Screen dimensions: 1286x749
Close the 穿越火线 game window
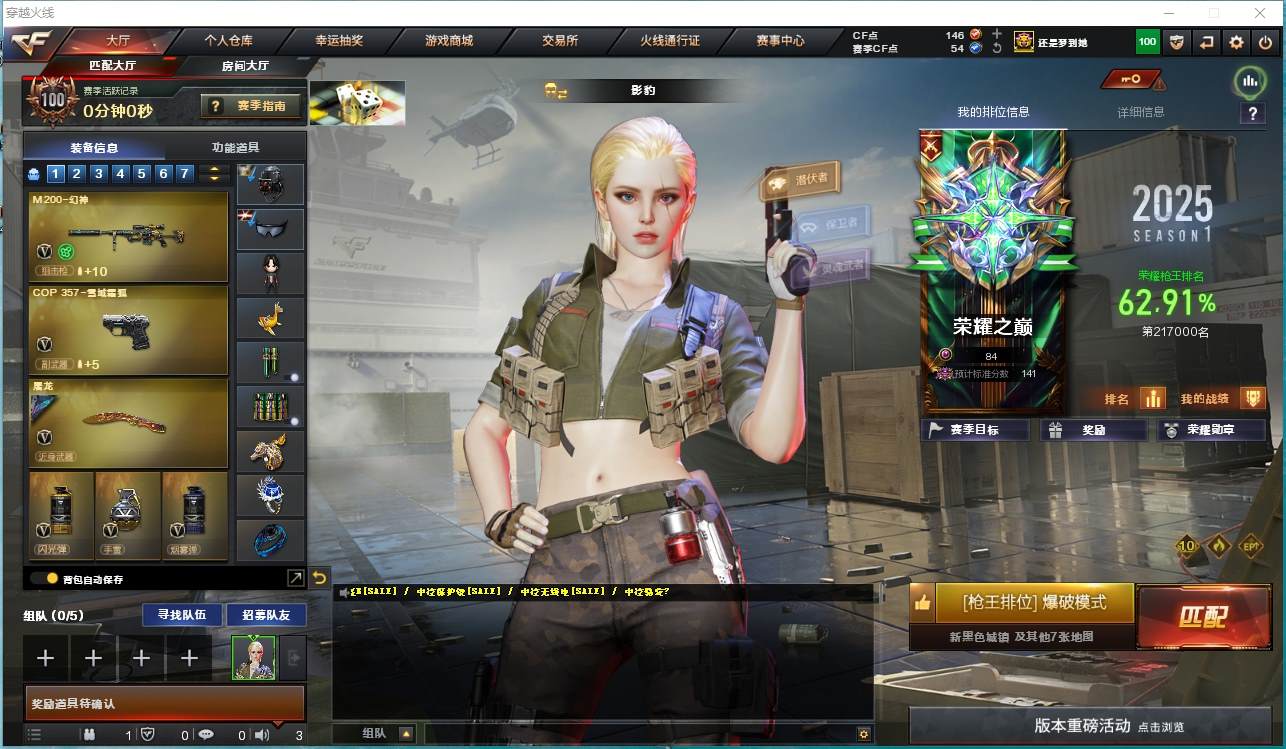[1261, 13]
